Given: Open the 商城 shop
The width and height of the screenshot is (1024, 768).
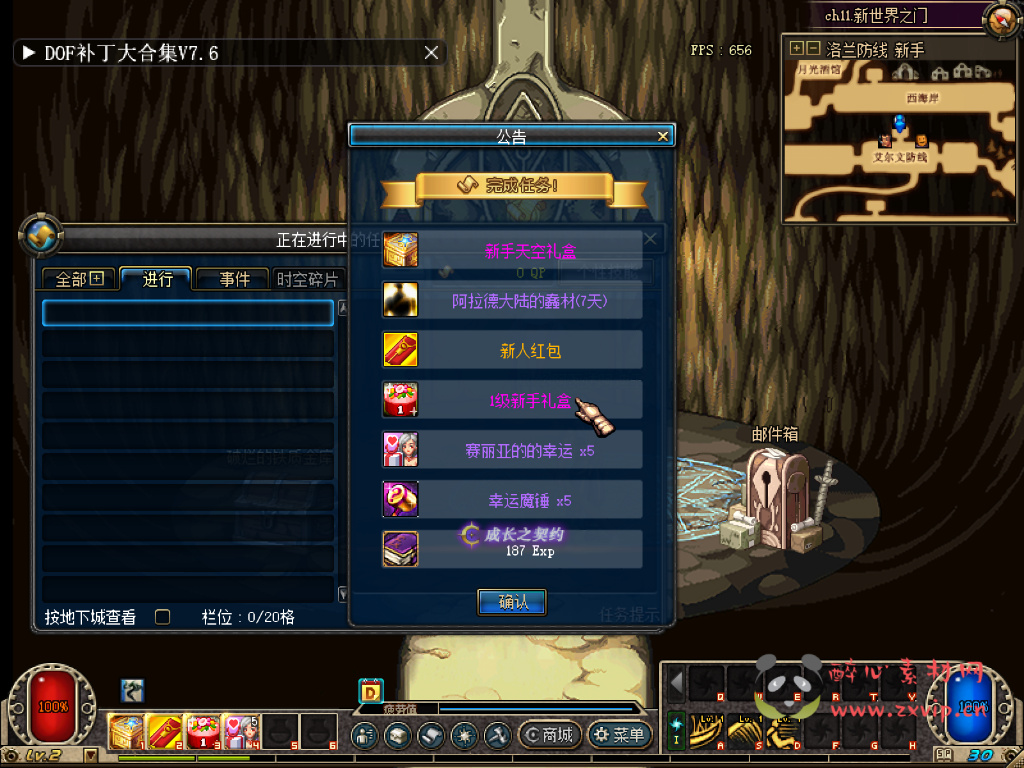Looking at the screenshot, I should point(548,735).
